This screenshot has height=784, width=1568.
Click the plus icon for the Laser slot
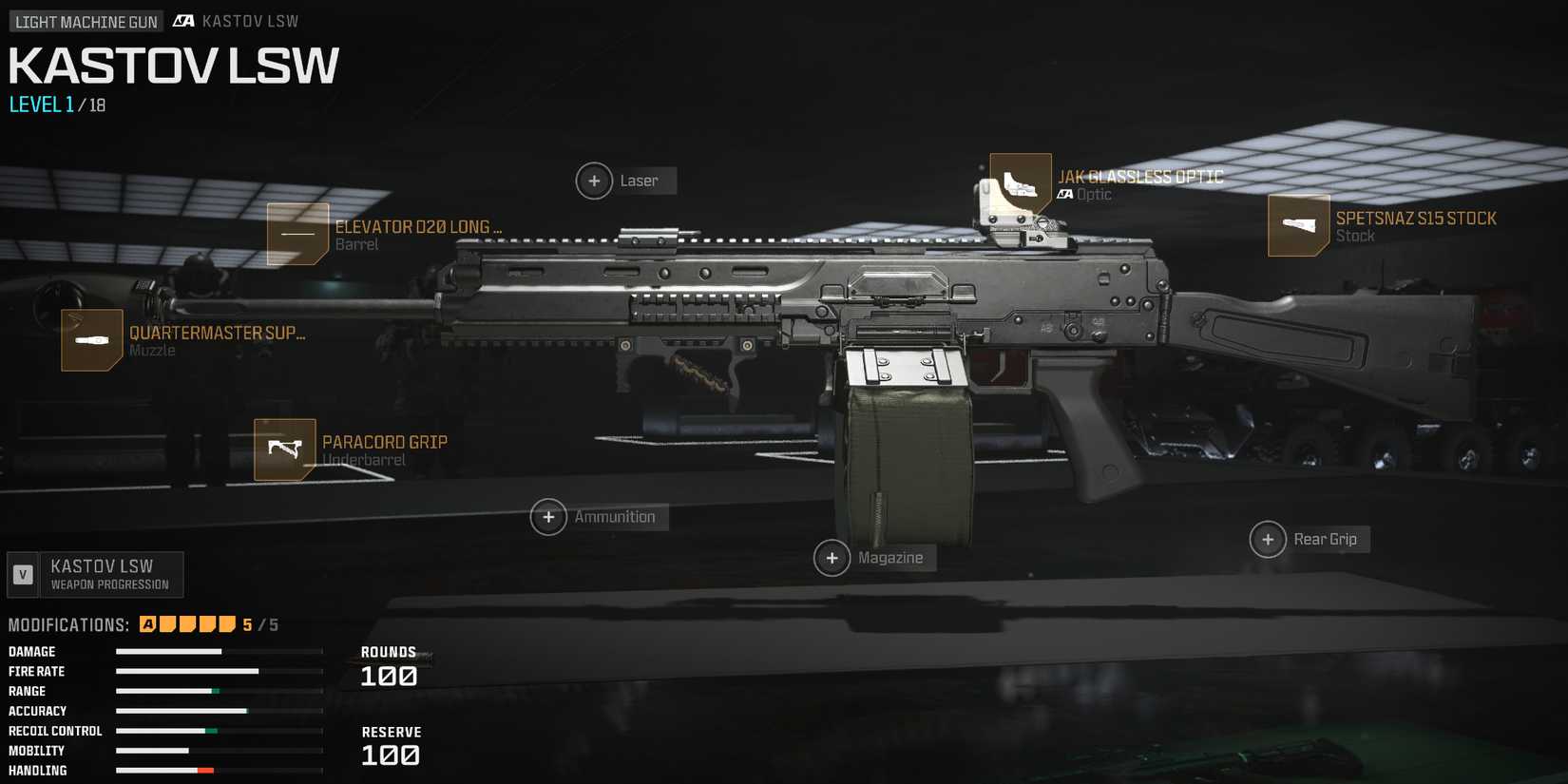594,181
